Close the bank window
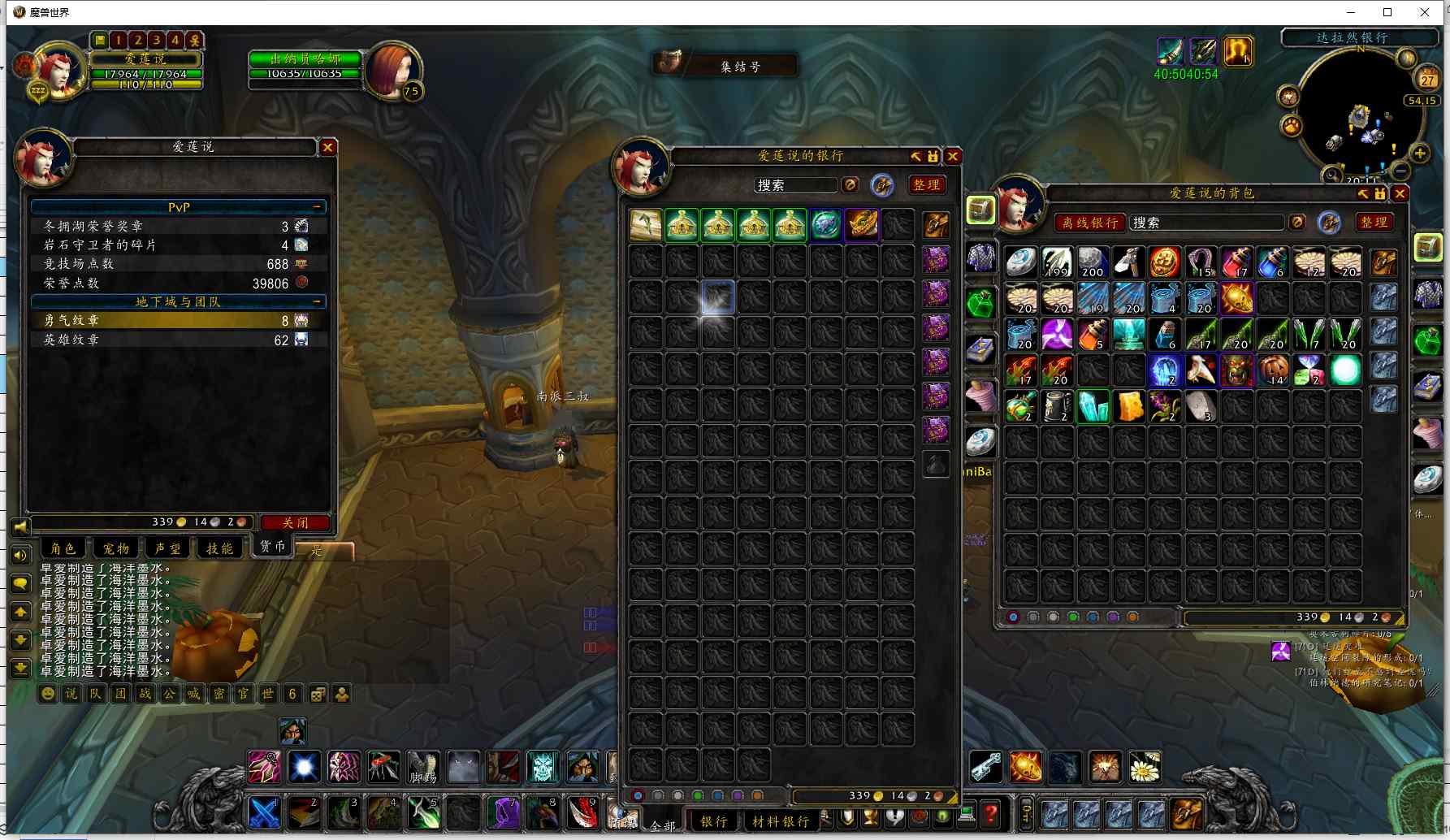 coord(953,156)
